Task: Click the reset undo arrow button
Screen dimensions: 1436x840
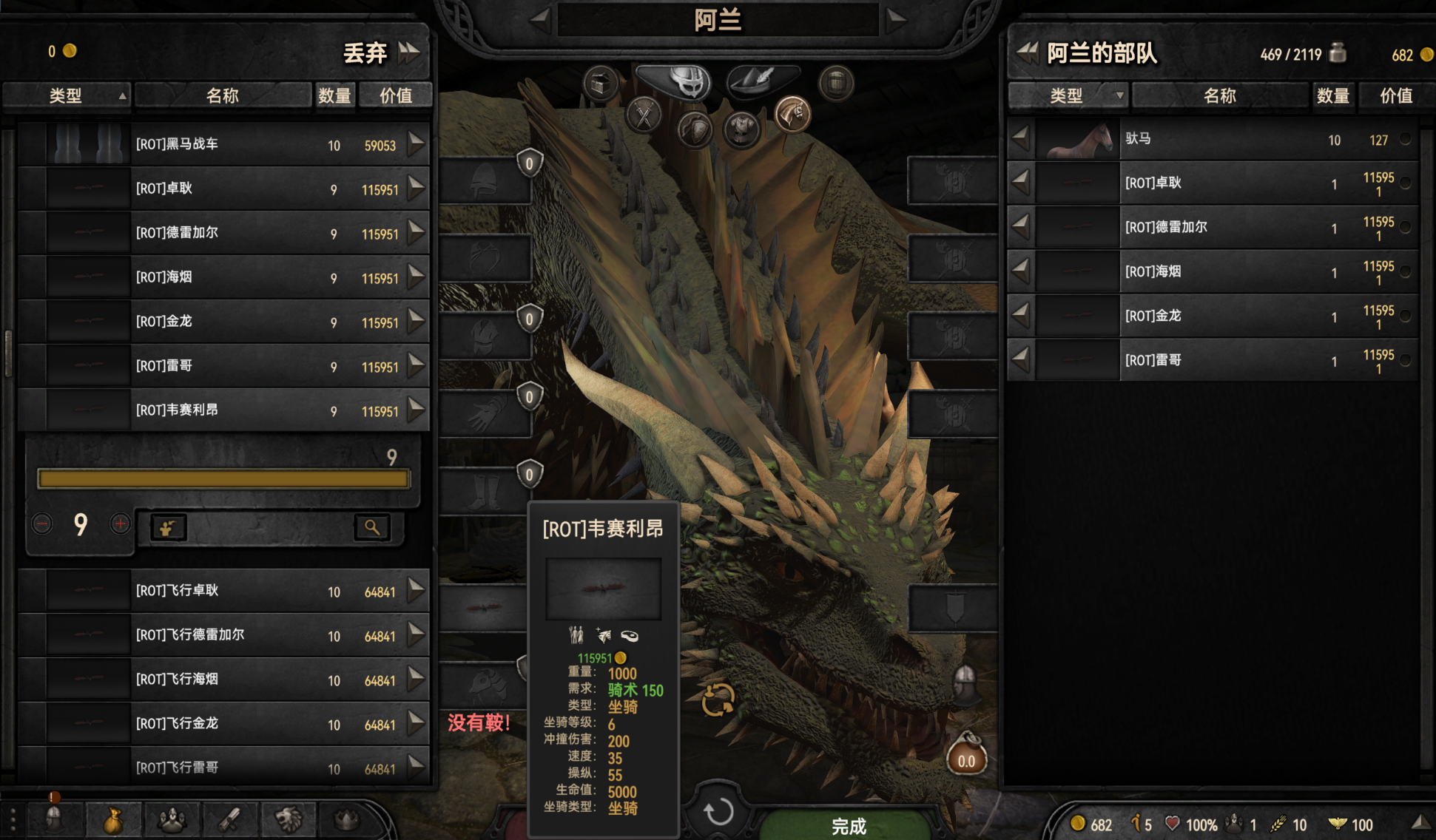Action: (718, 811)
